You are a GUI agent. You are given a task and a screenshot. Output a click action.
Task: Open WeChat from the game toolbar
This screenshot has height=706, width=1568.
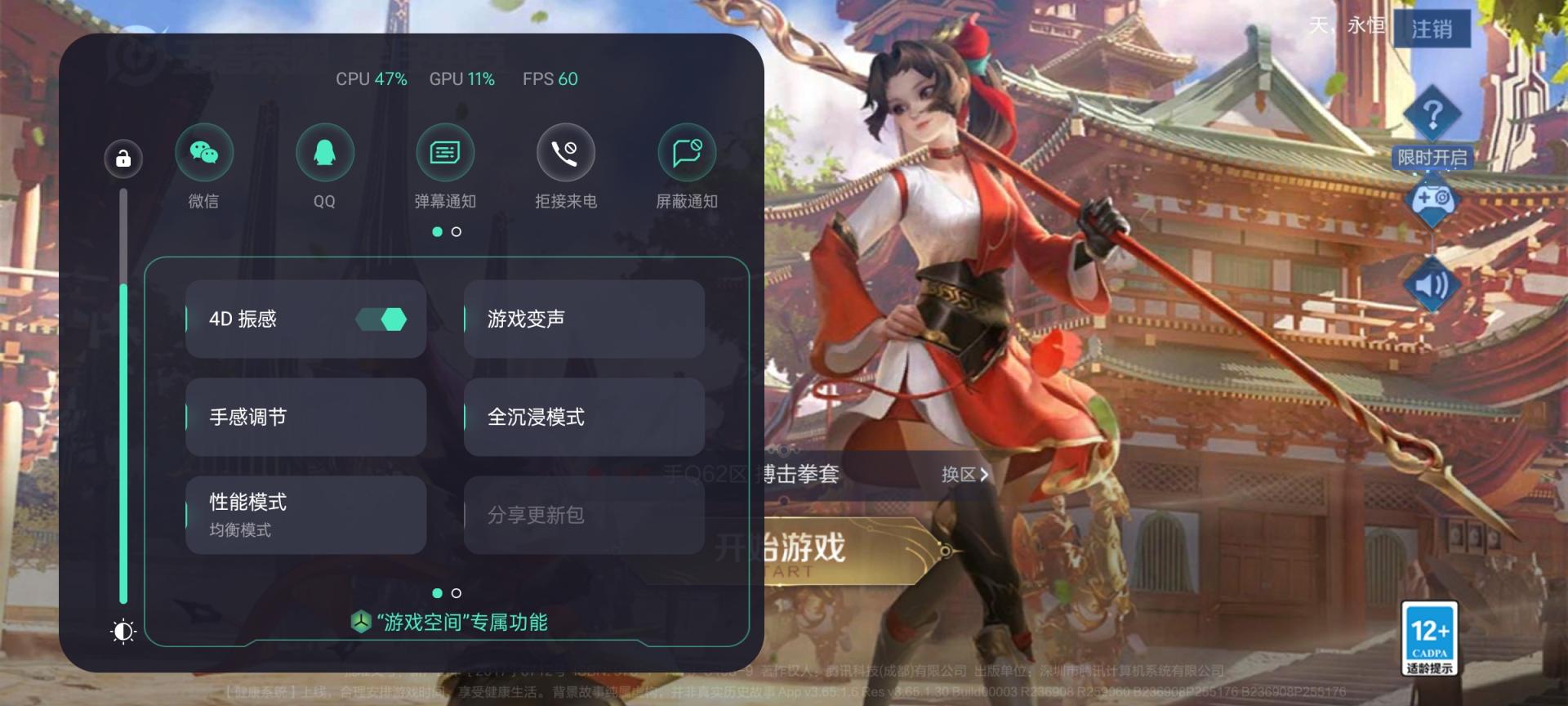pyautogui.click(x=204, y=152)
